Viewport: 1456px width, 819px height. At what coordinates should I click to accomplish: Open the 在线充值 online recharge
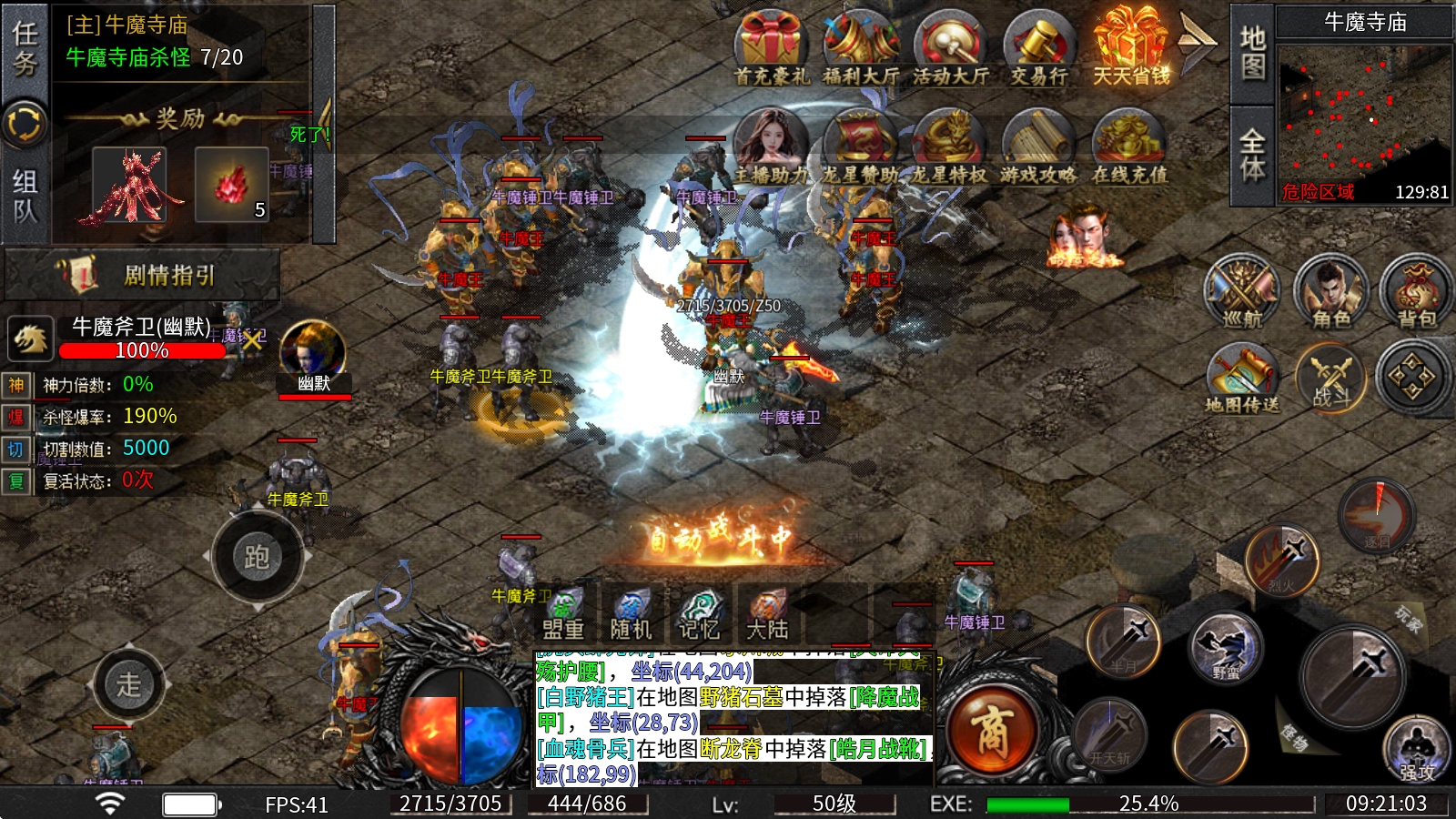[1128, 147]
